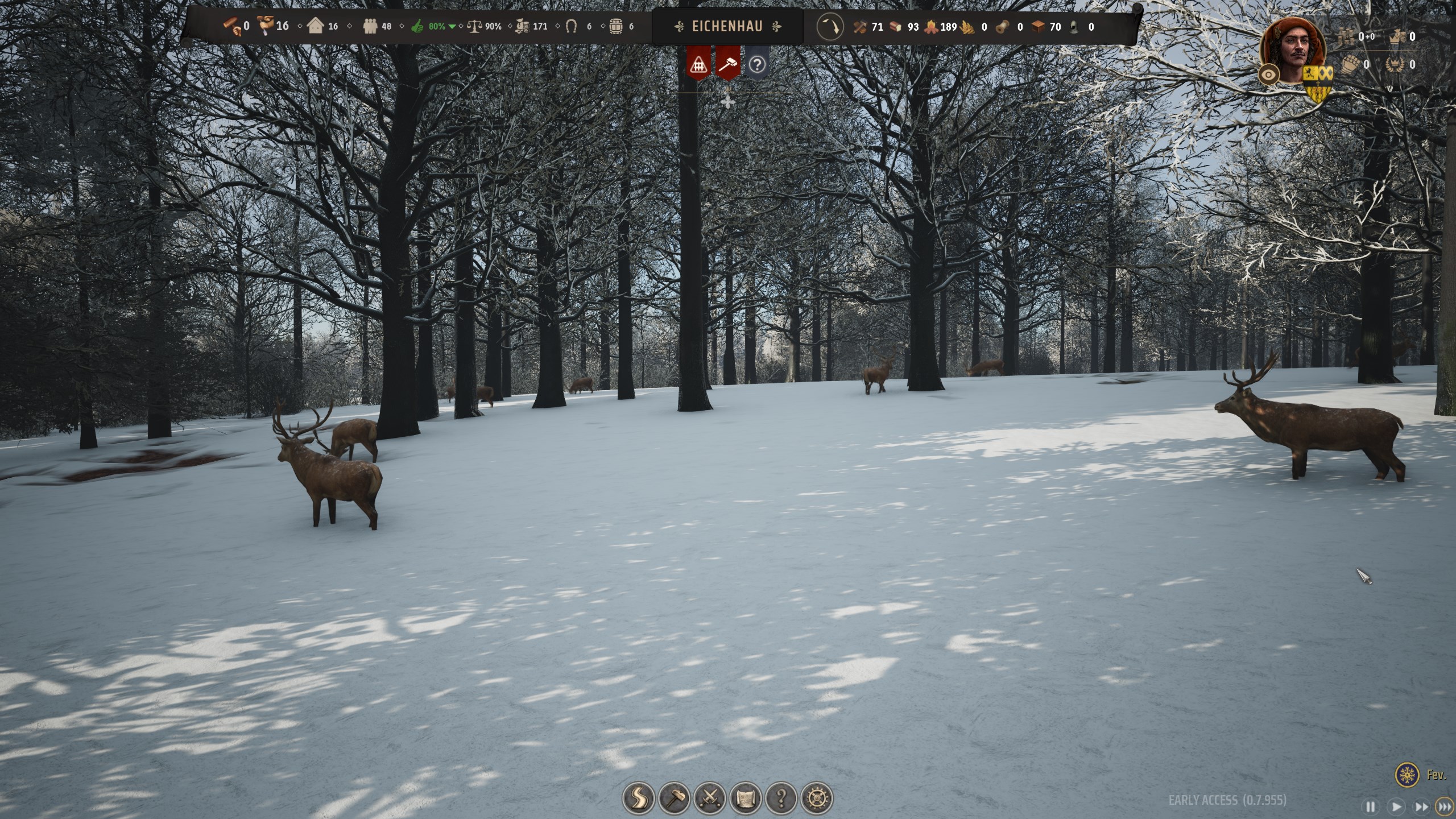
Task: Open the red construction fence banner icon
Action: click(698, 64)
